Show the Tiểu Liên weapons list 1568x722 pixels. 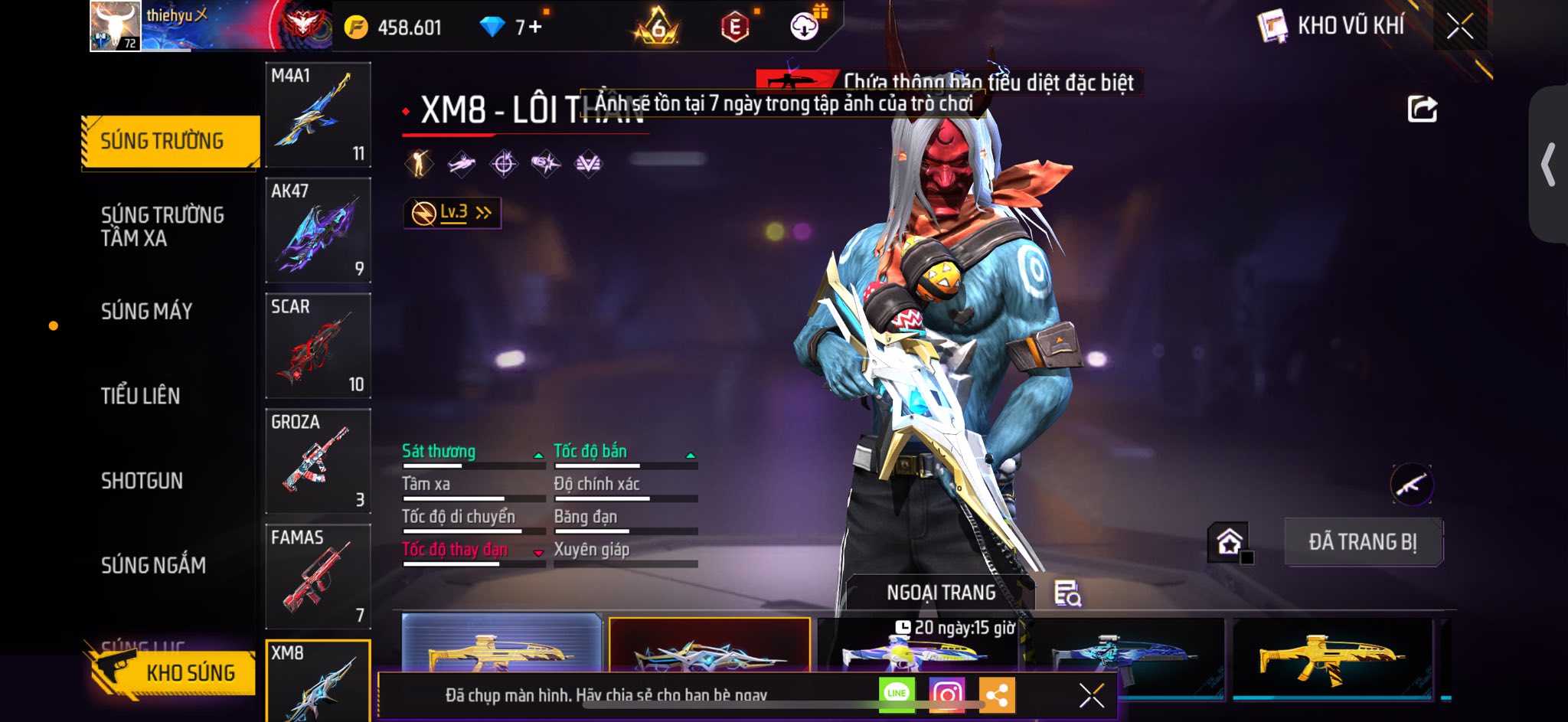(x=141, y=396)
